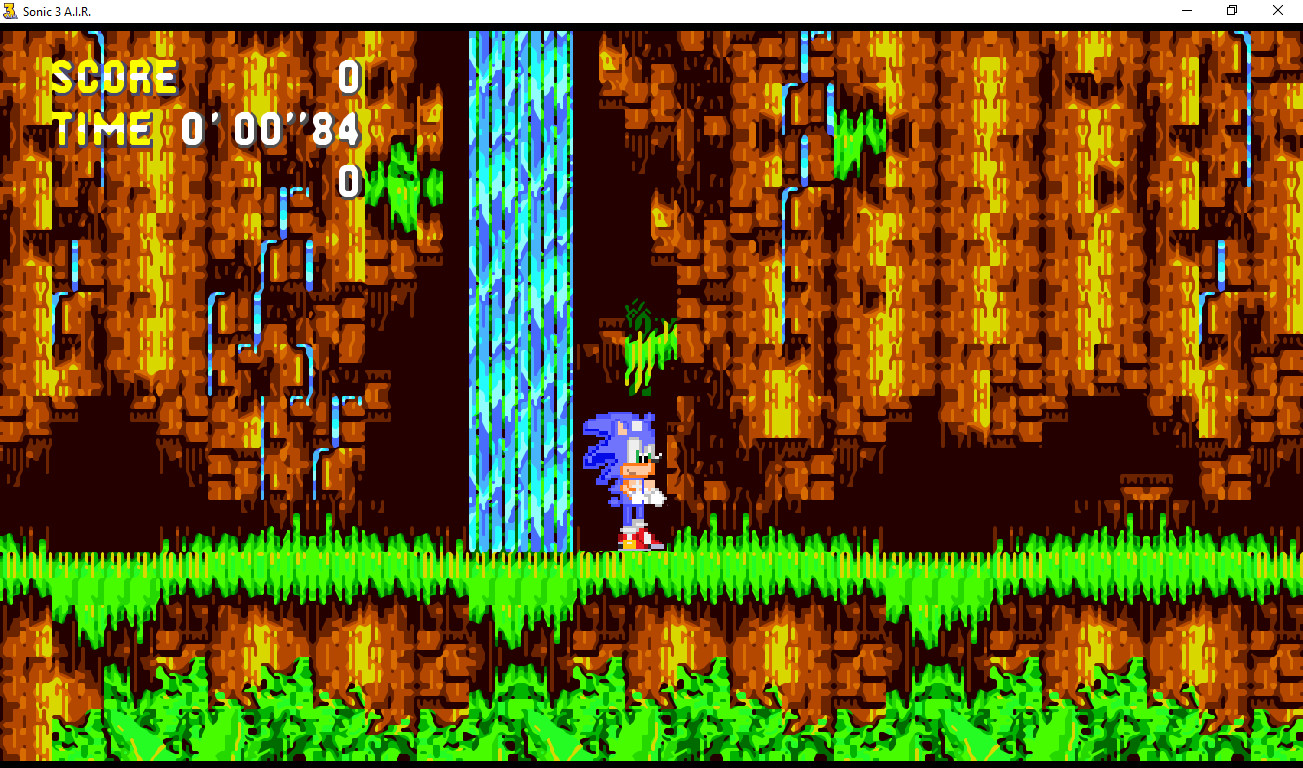
Task: Click the timer showing 0'00"84
Action: (x=270, y=128)
